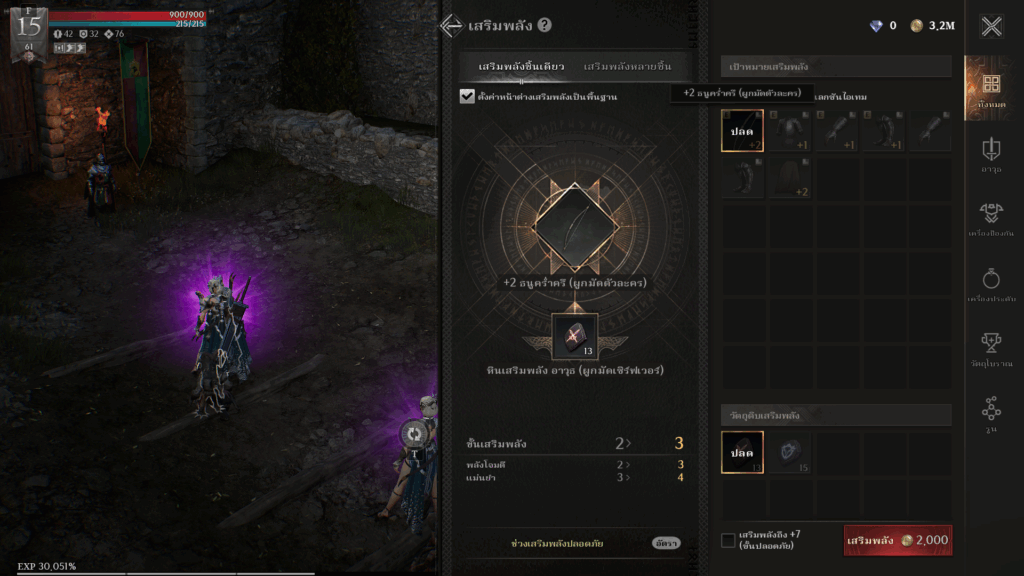The width and height of the screenshot is (1024, 576).
Task: Open the question mark help icon
Action: click(x=544, y=26)
